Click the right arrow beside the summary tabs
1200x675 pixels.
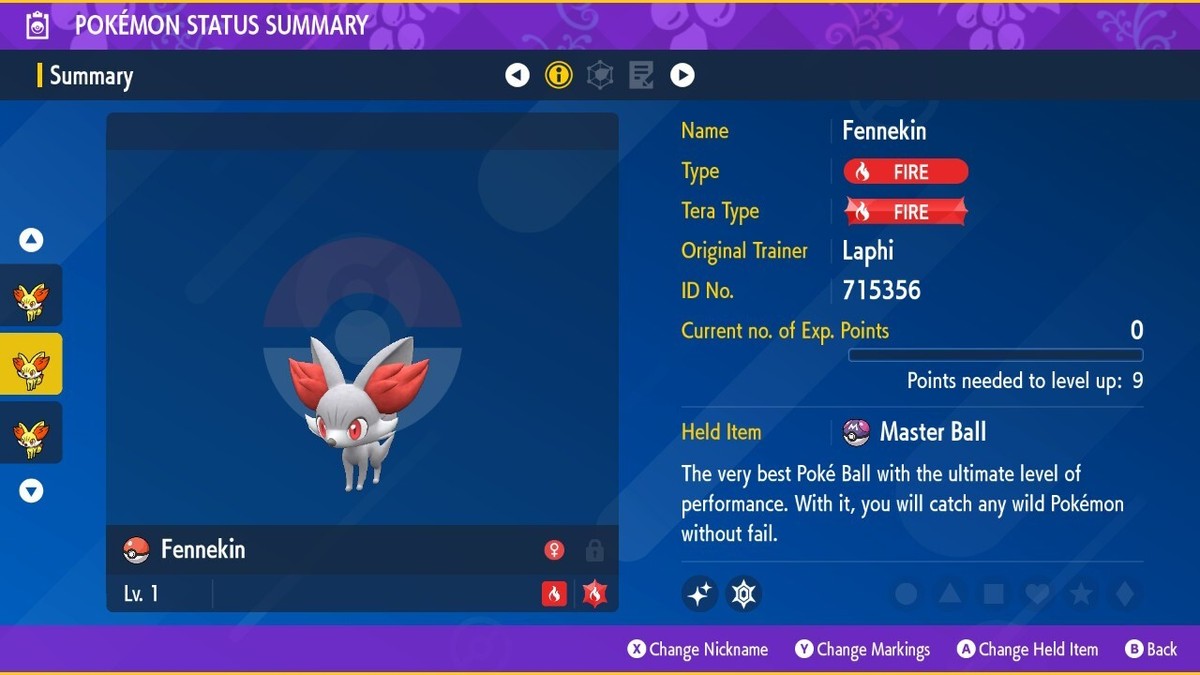pos(682,75)
